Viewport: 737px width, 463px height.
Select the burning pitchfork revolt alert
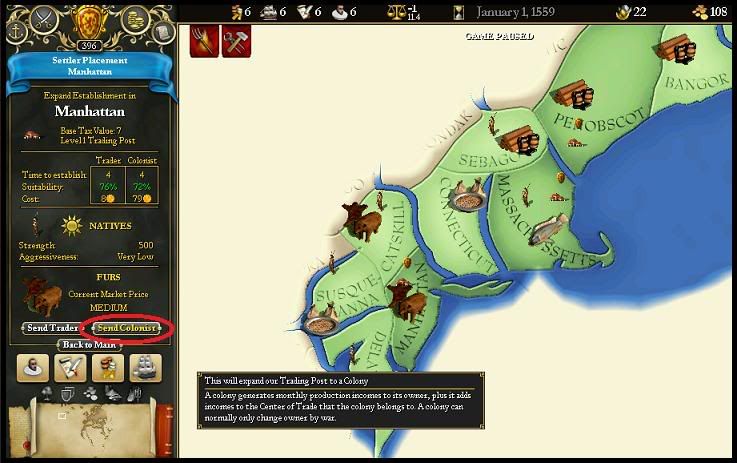pos(205,41)
